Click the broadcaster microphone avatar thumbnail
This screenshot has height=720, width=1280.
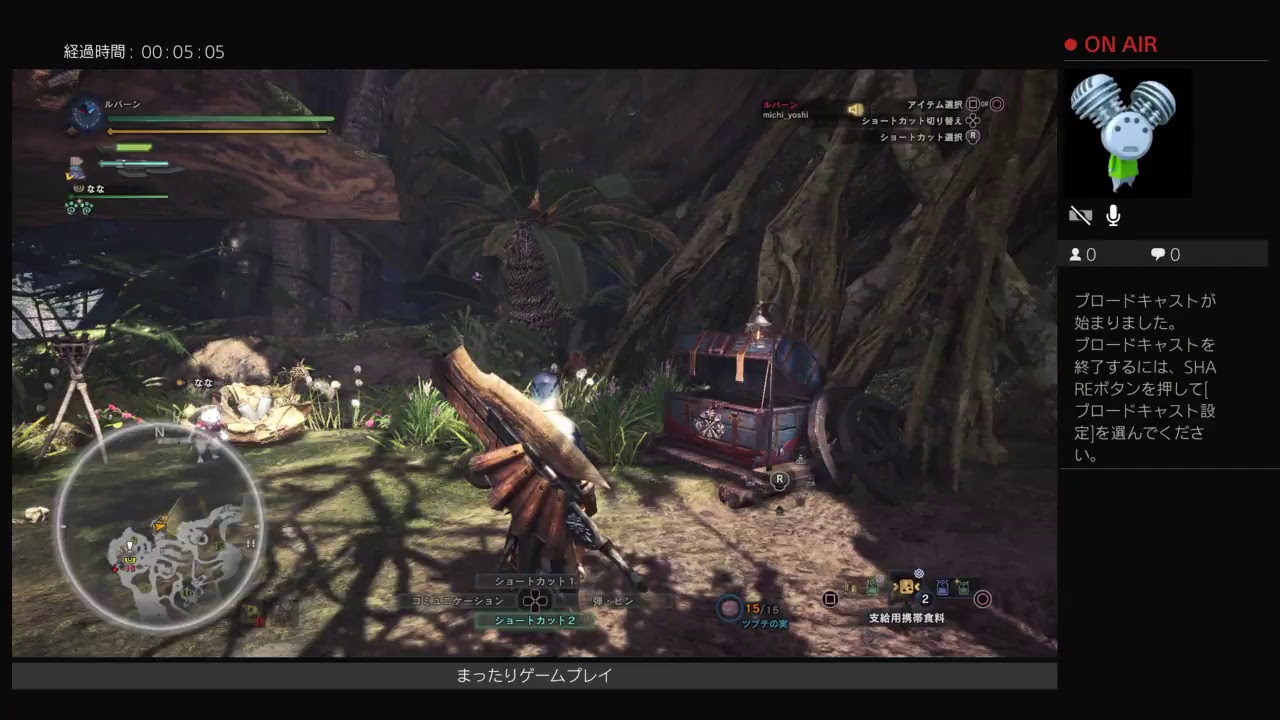(x=1125, y=133)
